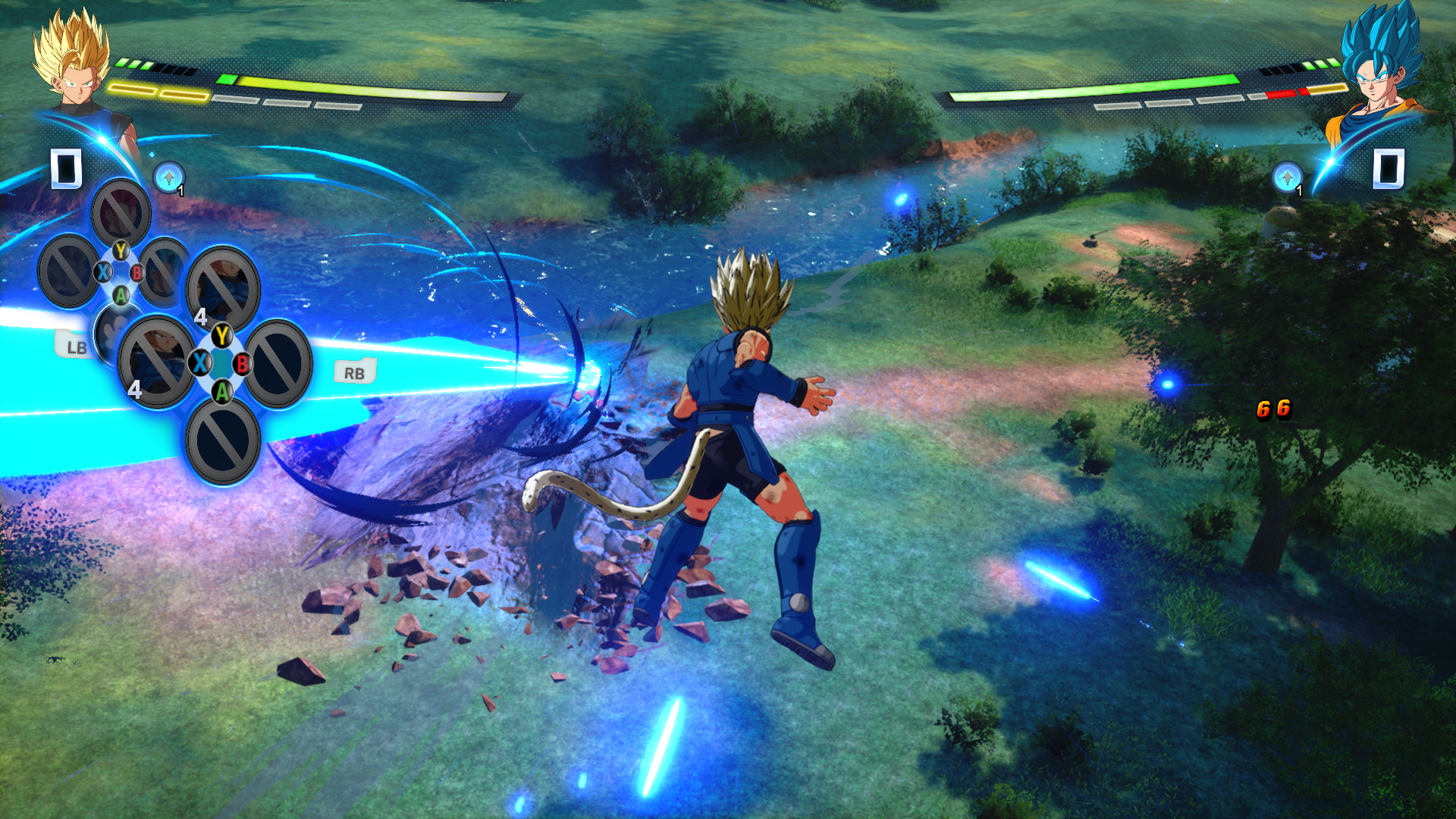Click the red B button prompt

click(241, 364)
